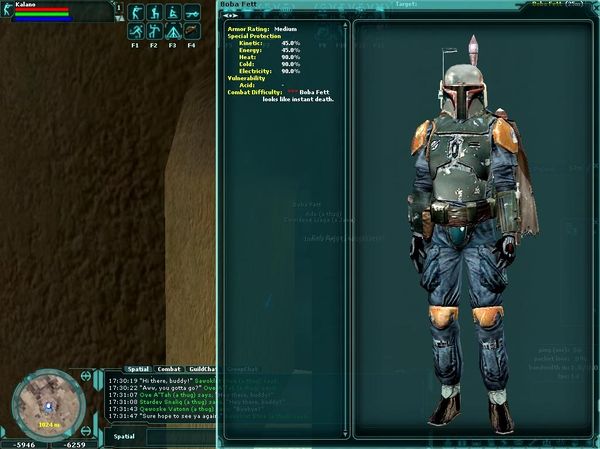Image resolution: width=600 pixels, height=449 pixels.
Task: Choose the sitting posture toolbar icon
Action: [x=172, y=13]
